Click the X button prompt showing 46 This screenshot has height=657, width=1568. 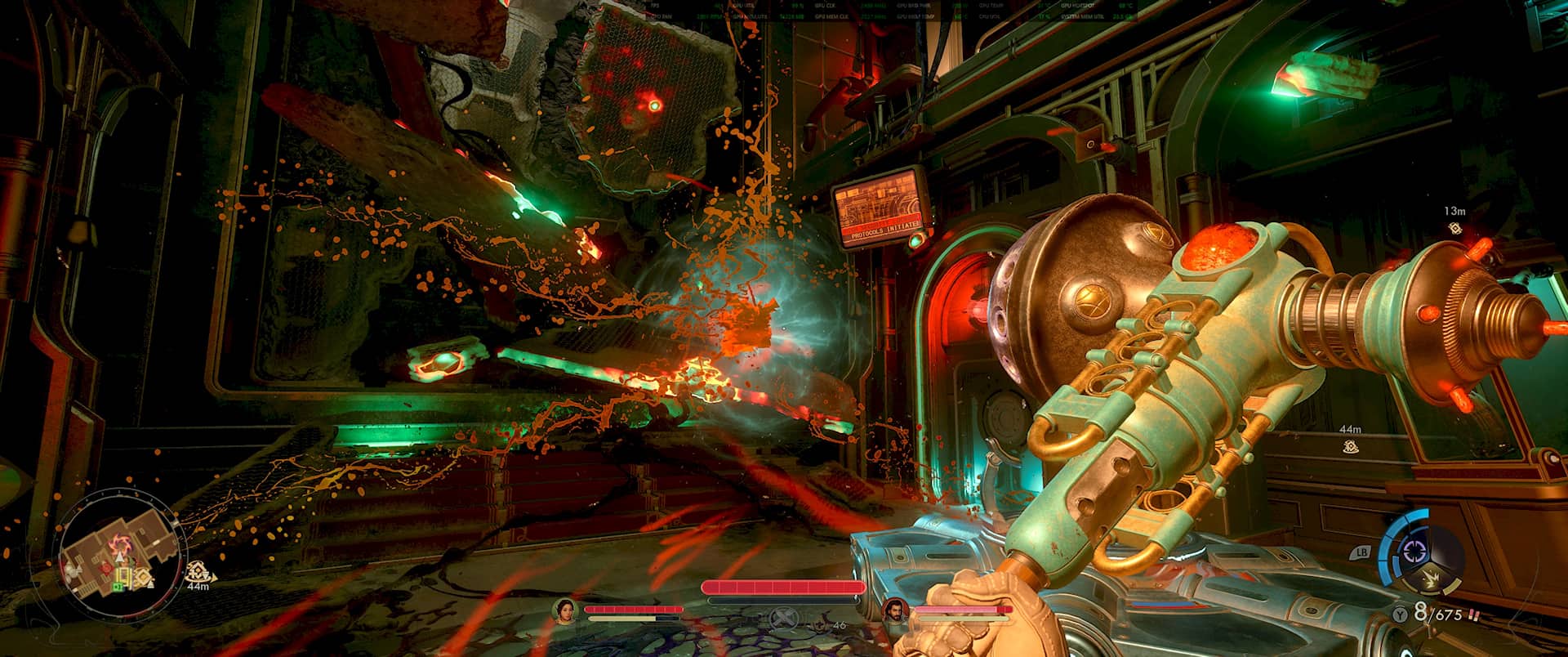(x=785, y=619)
